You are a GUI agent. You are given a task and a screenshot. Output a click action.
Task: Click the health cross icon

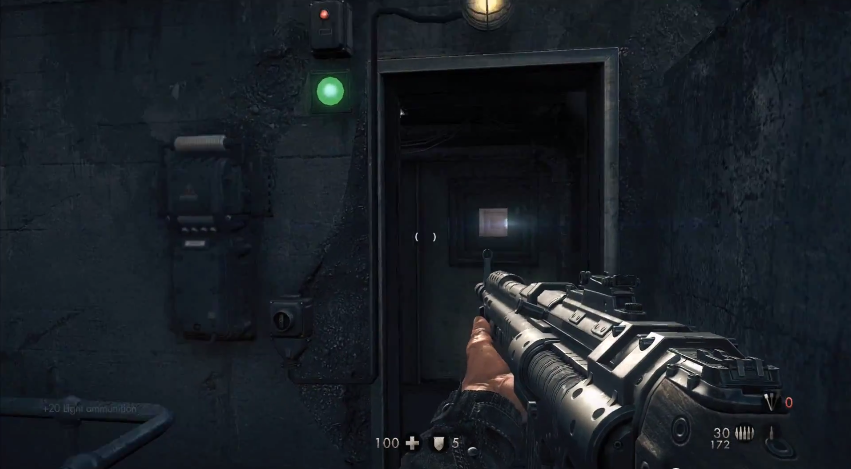click(x=413, y=442)
